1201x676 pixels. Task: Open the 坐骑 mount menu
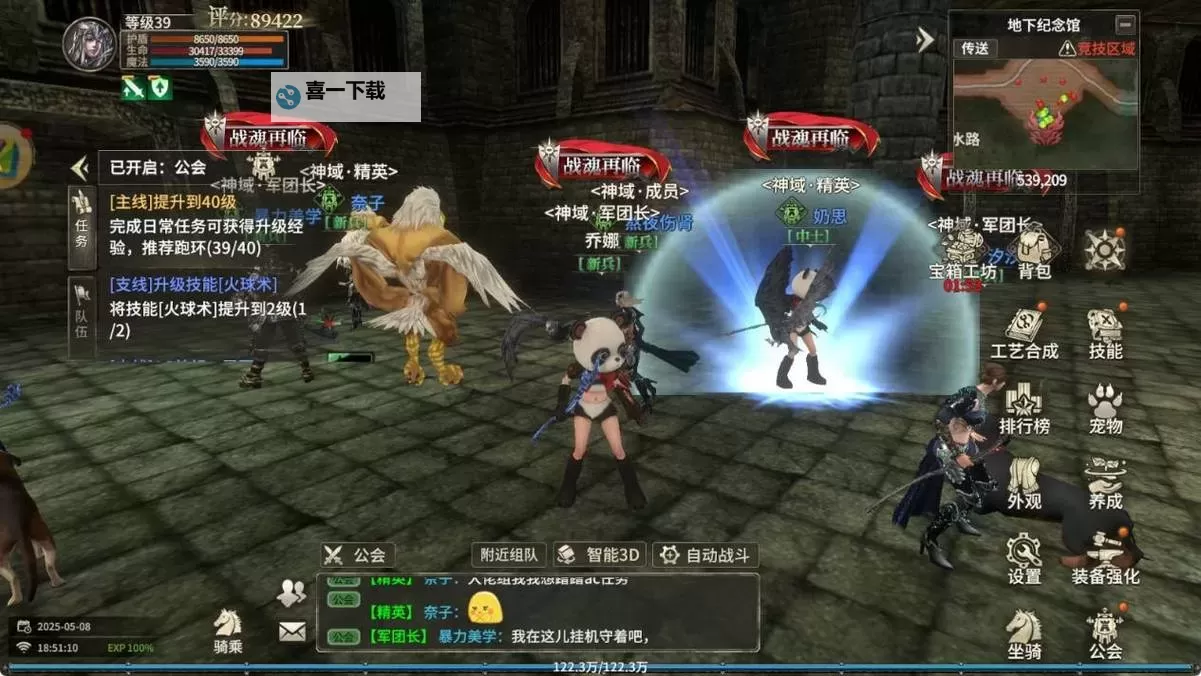click(1024, 633)
